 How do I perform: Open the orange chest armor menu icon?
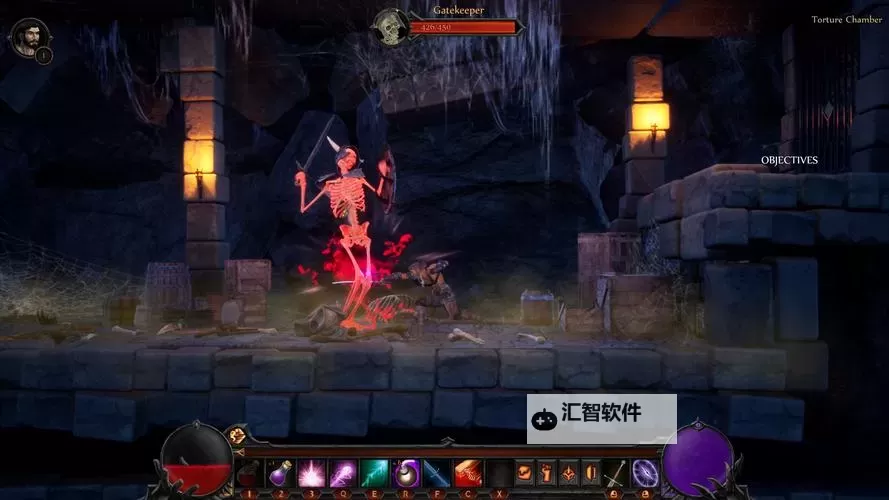coord(524,473)
